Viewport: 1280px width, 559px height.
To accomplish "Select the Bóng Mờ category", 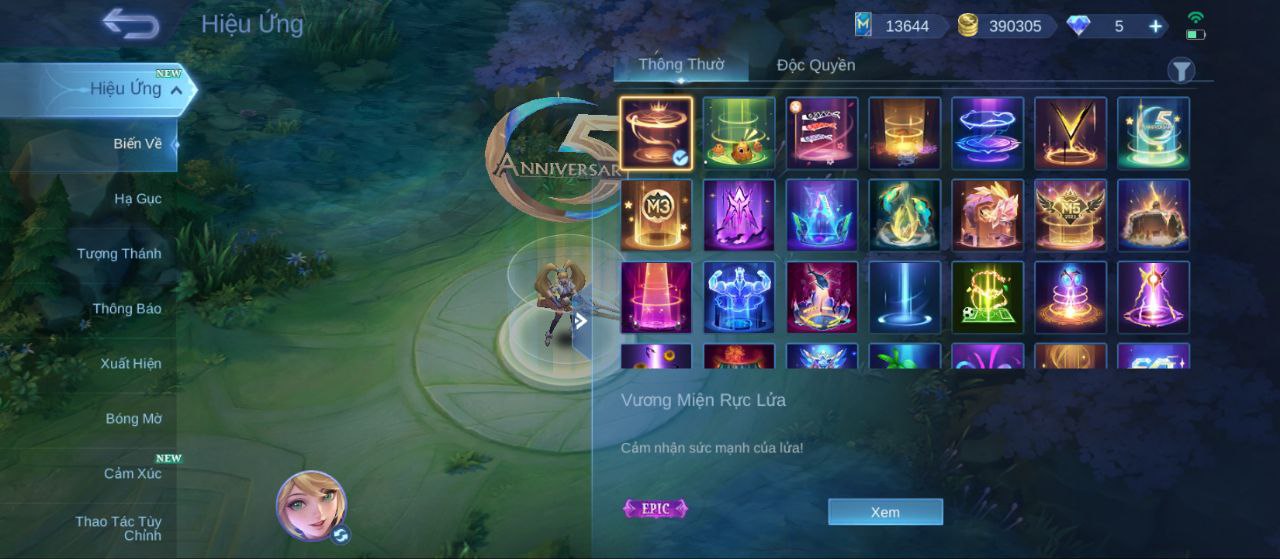I will click(133, 418).
